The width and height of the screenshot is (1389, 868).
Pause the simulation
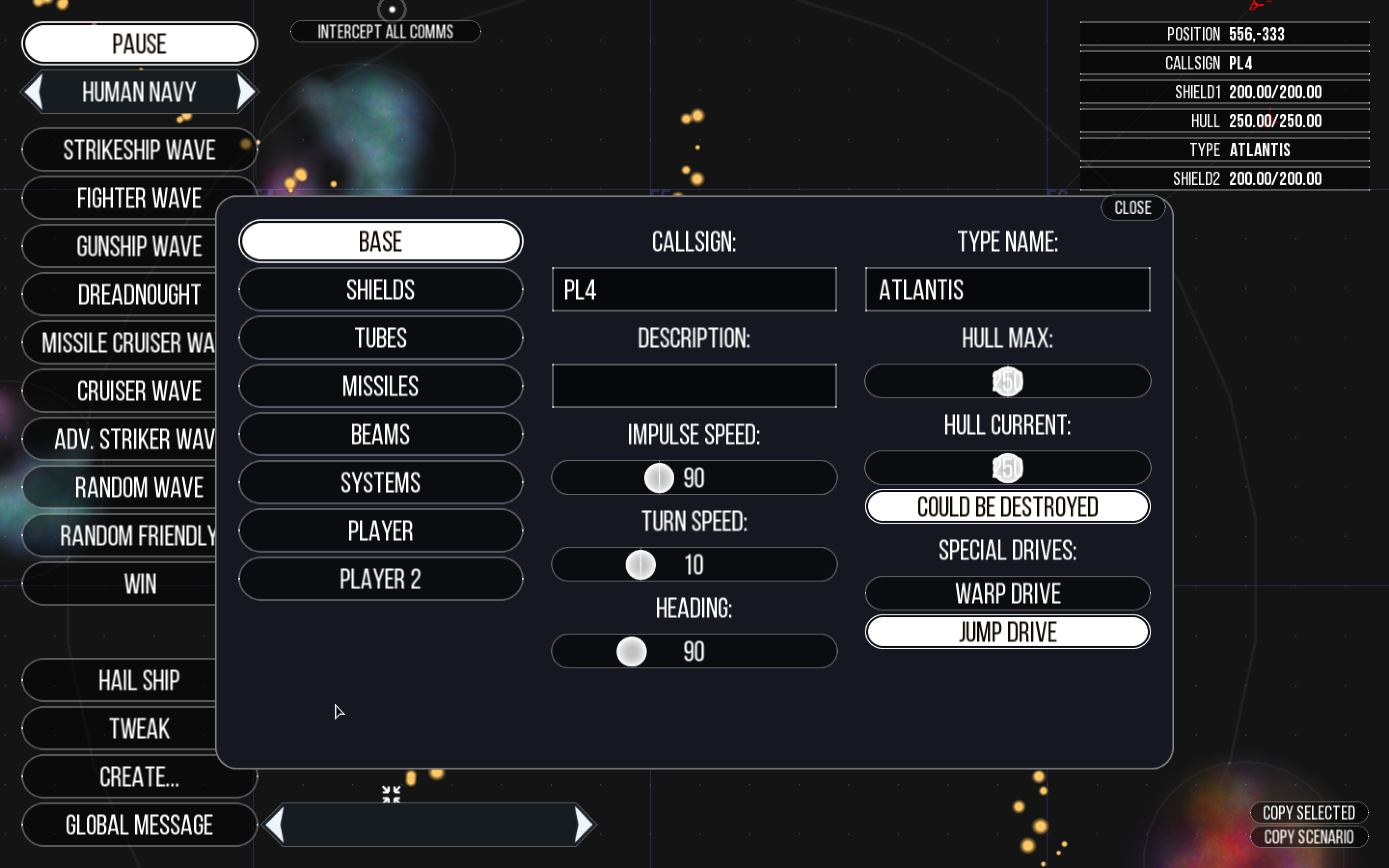click(x=139, y=42)
